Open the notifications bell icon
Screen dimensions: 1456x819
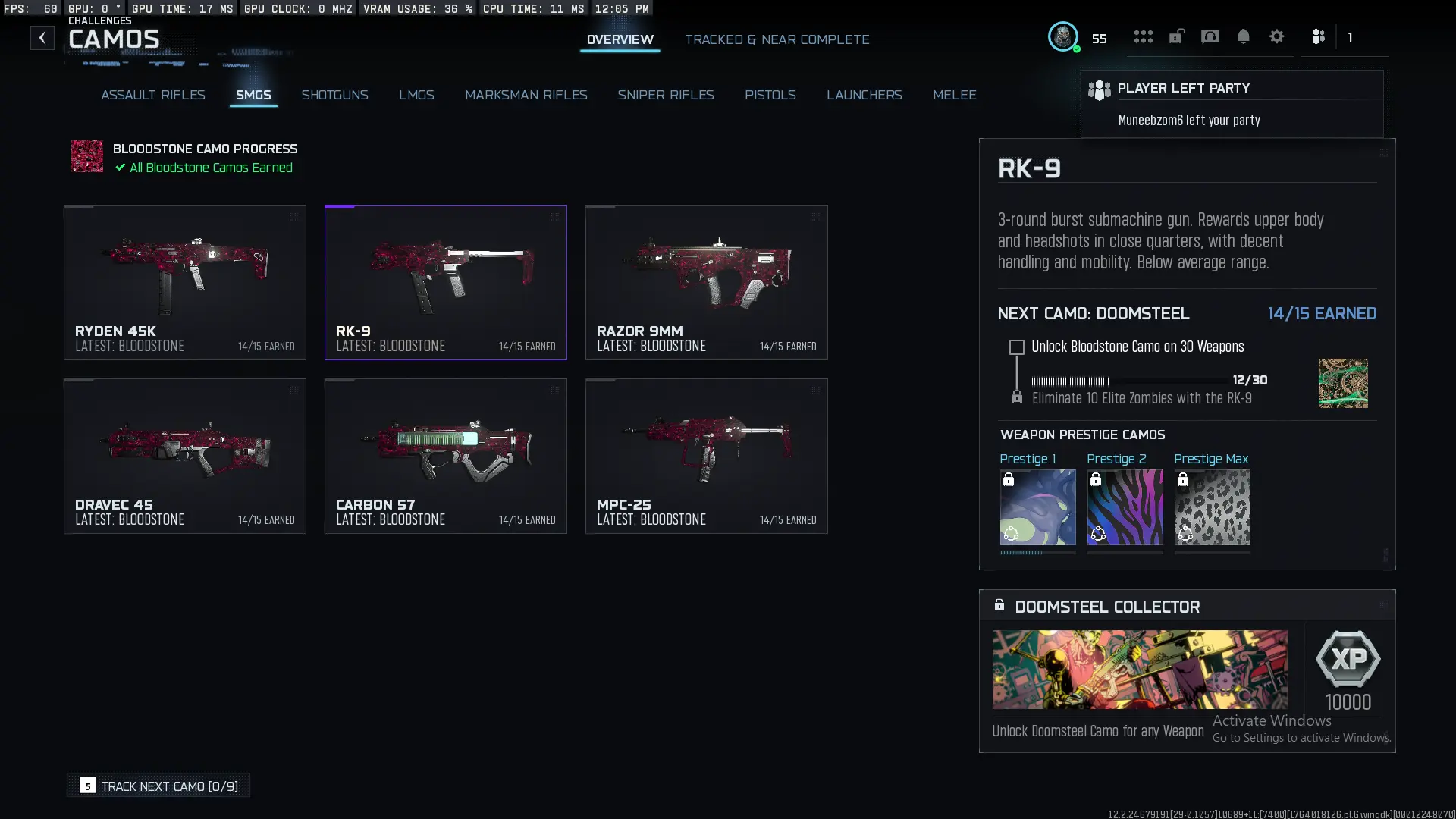pos(1244,36)
